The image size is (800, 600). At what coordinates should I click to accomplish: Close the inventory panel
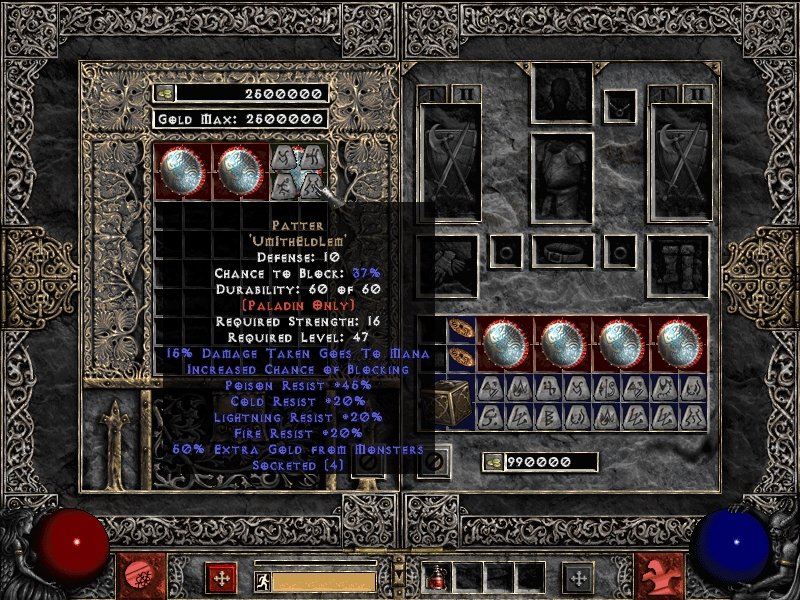point(434,462)
